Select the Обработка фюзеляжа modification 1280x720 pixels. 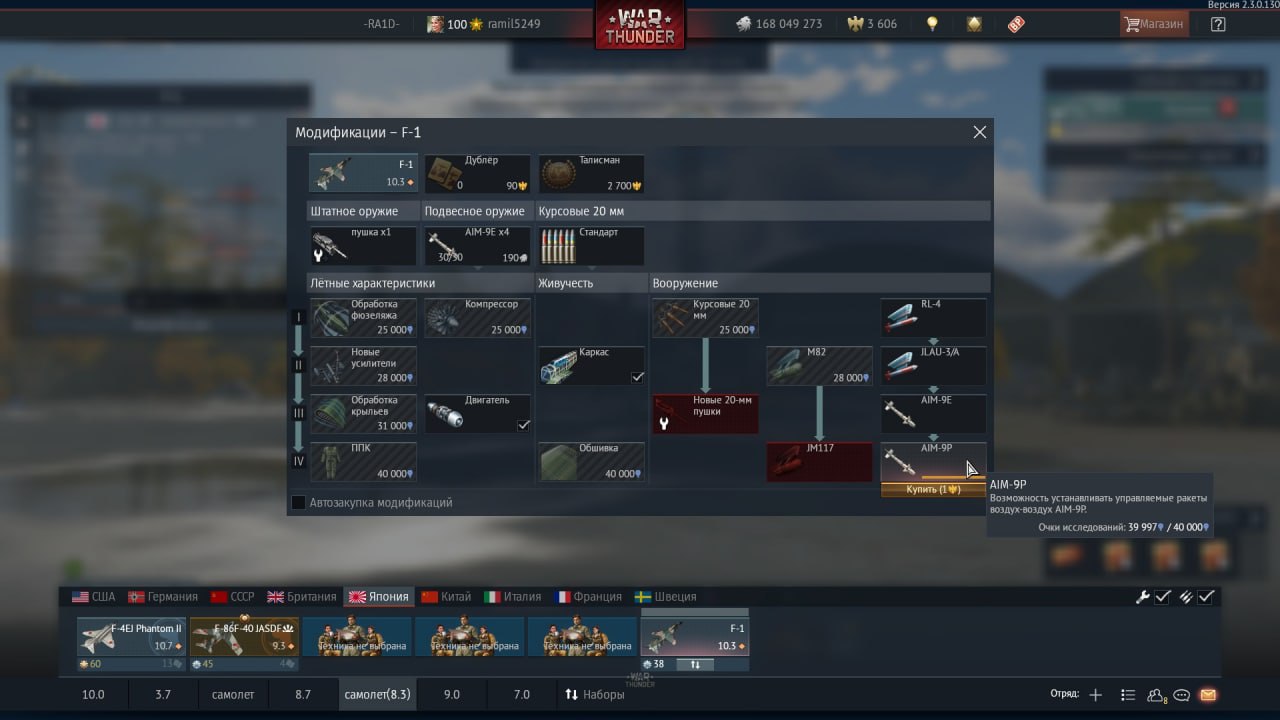point(363,317)
